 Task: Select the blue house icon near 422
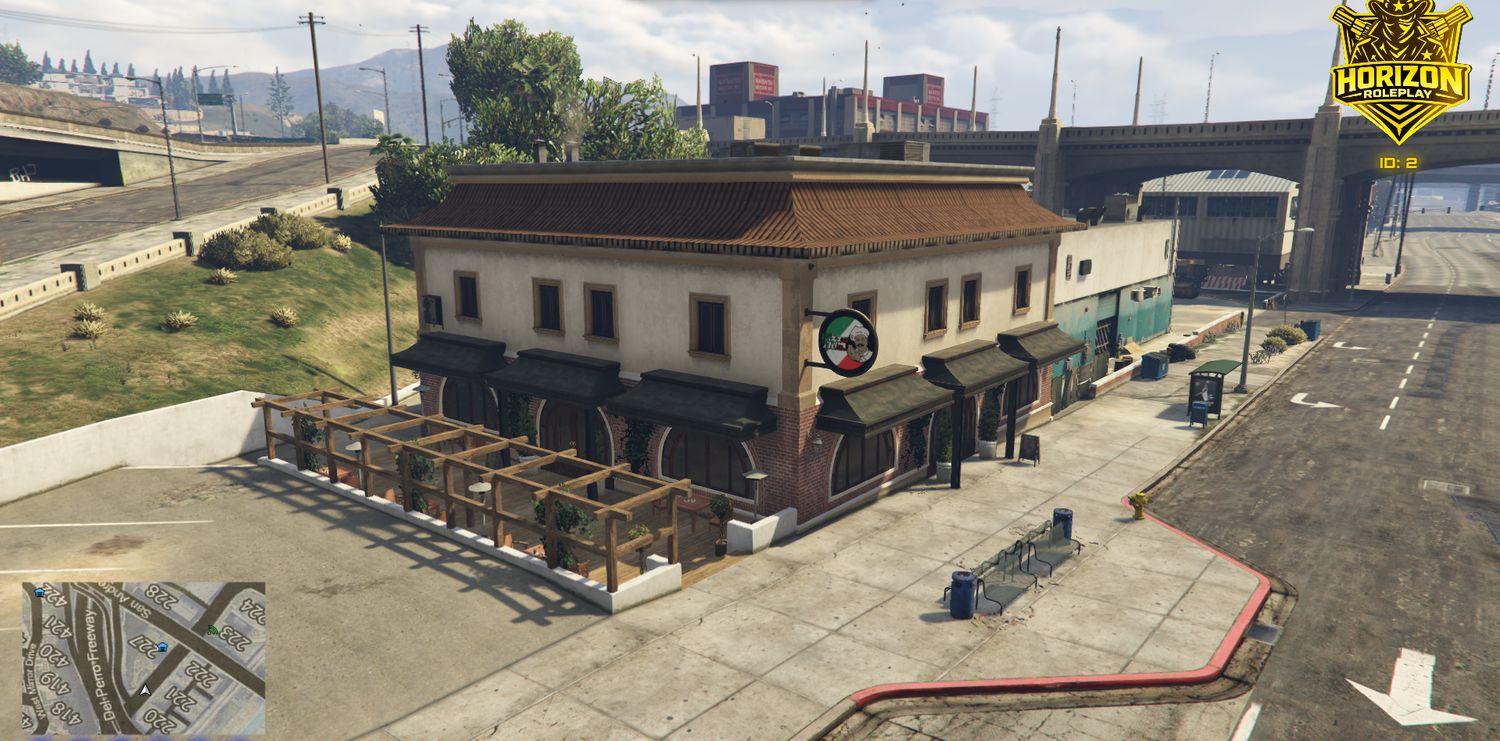click(x=39, y=593)
